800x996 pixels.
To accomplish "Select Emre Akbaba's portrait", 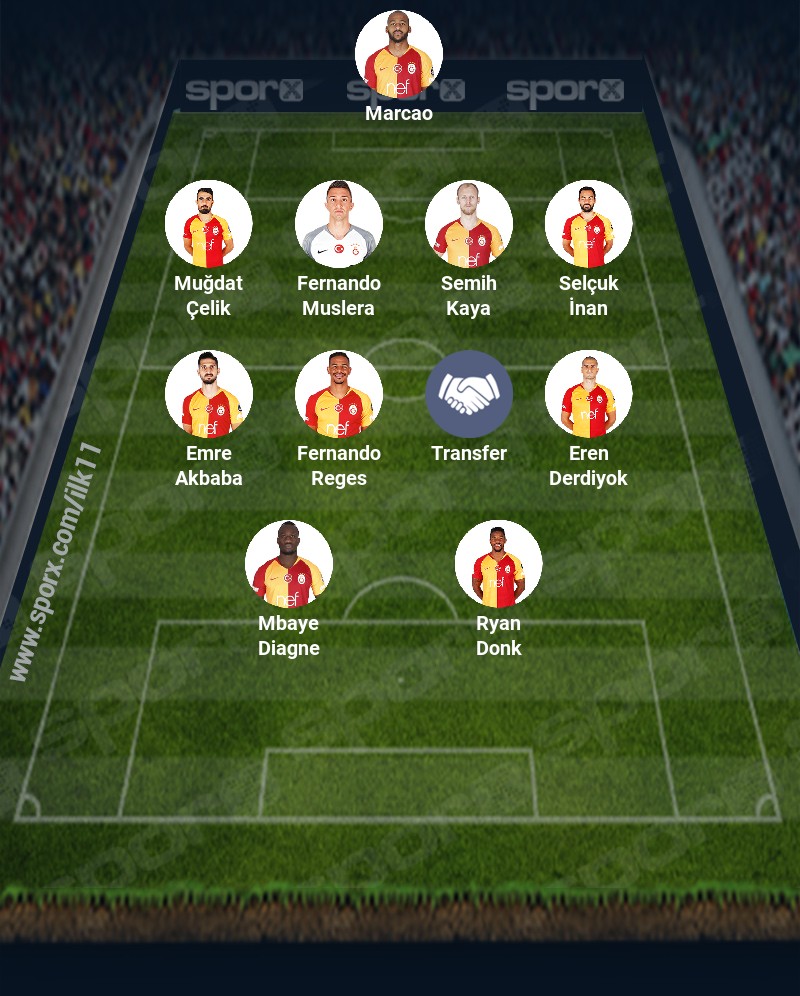I will pos(209,394).
